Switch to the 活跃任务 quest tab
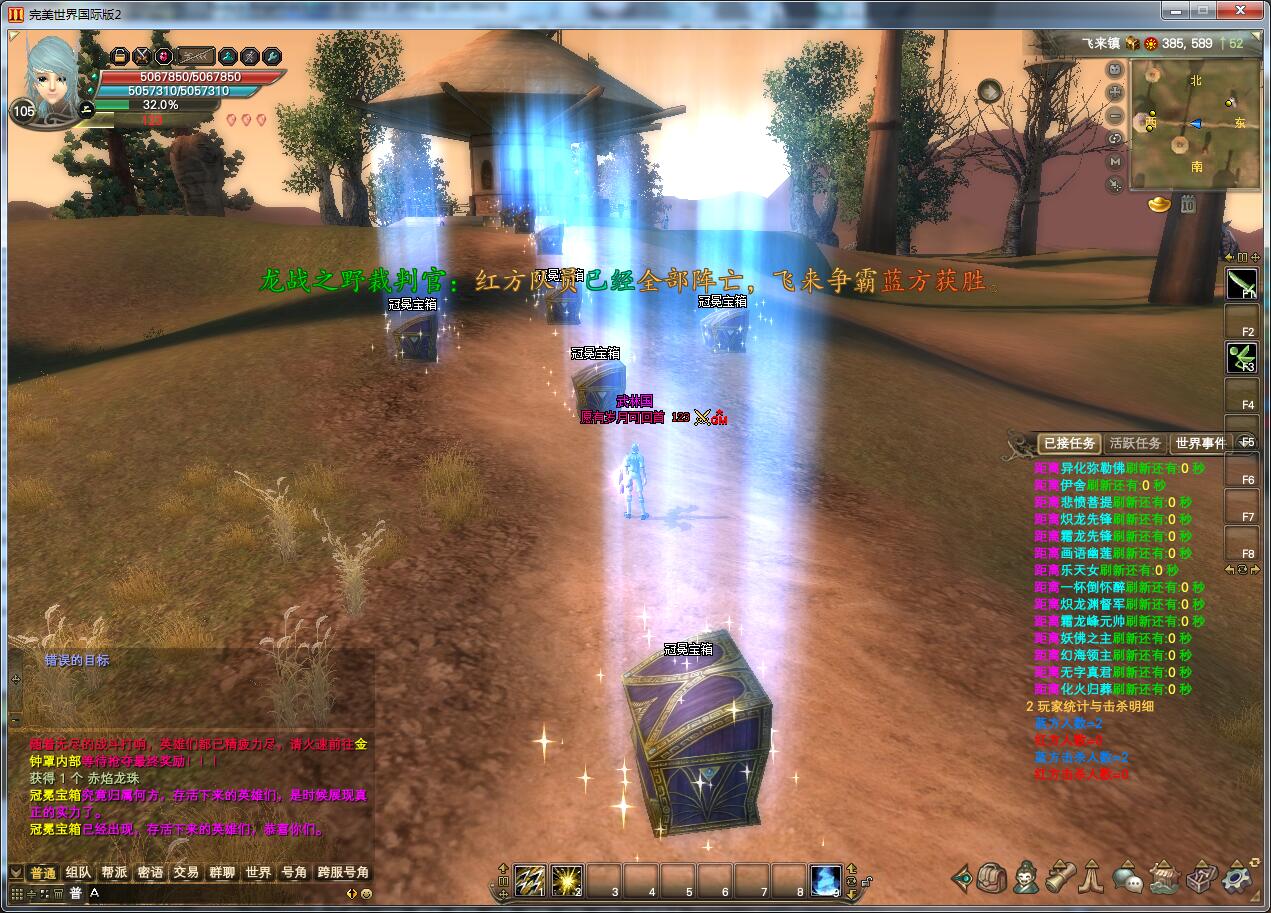The image size is (1271, 913). tap(1135, 443)
